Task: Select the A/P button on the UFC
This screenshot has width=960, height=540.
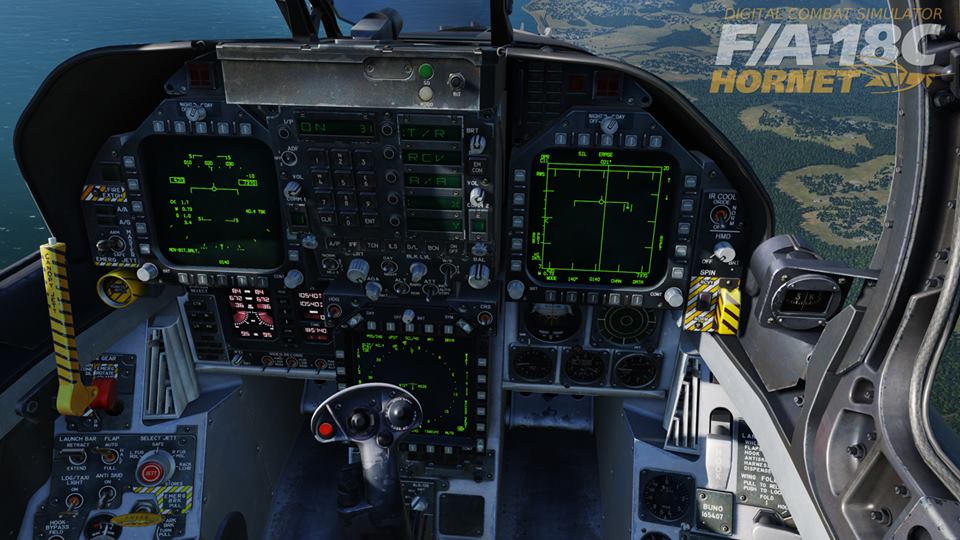Action: point(334,245)
